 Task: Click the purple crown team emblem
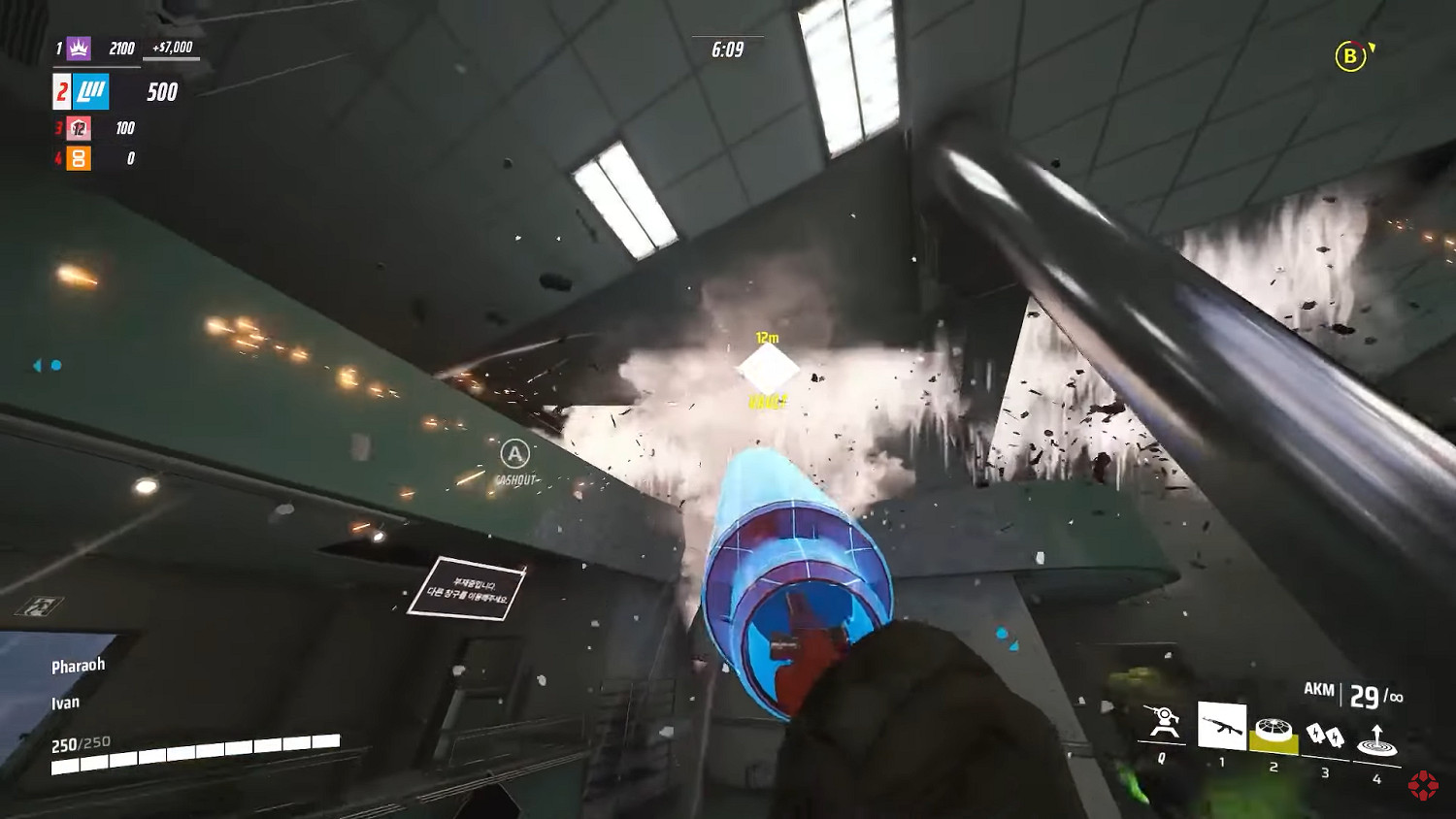[x=80, y=48]
